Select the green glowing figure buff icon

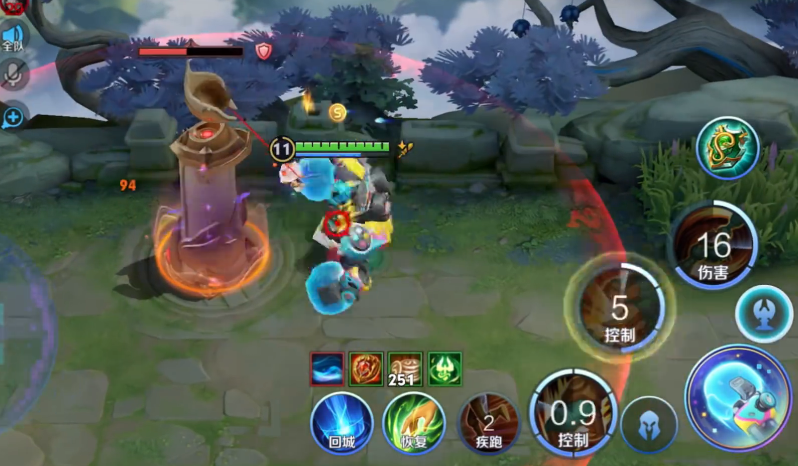click(445, 368)
